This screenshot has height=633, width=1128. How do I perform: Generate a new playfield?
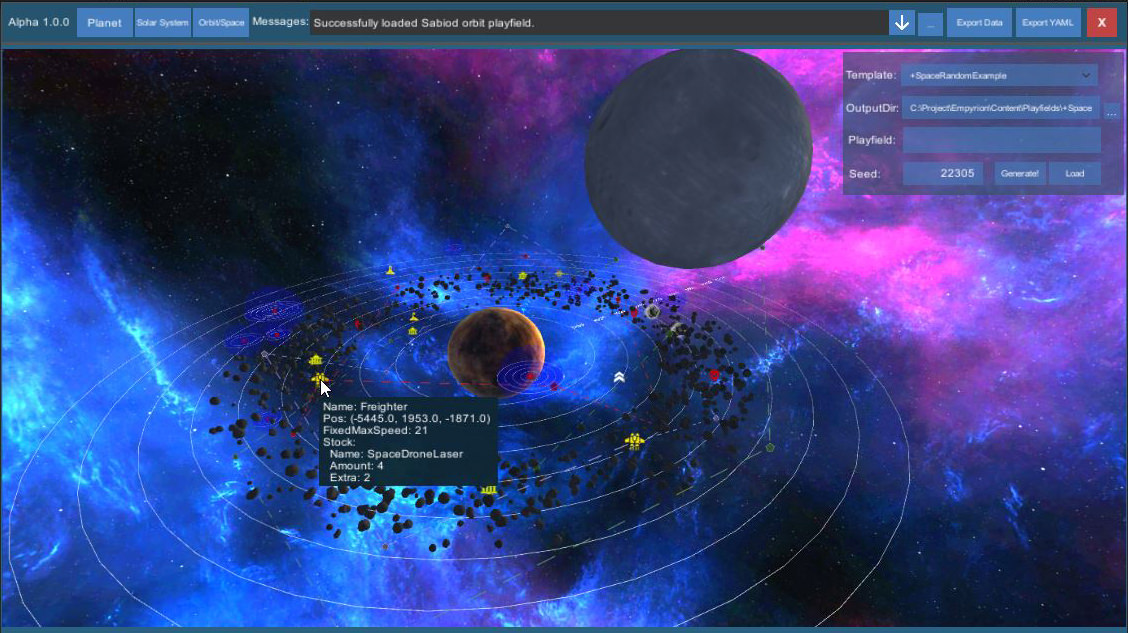[x=1020, y=174]
